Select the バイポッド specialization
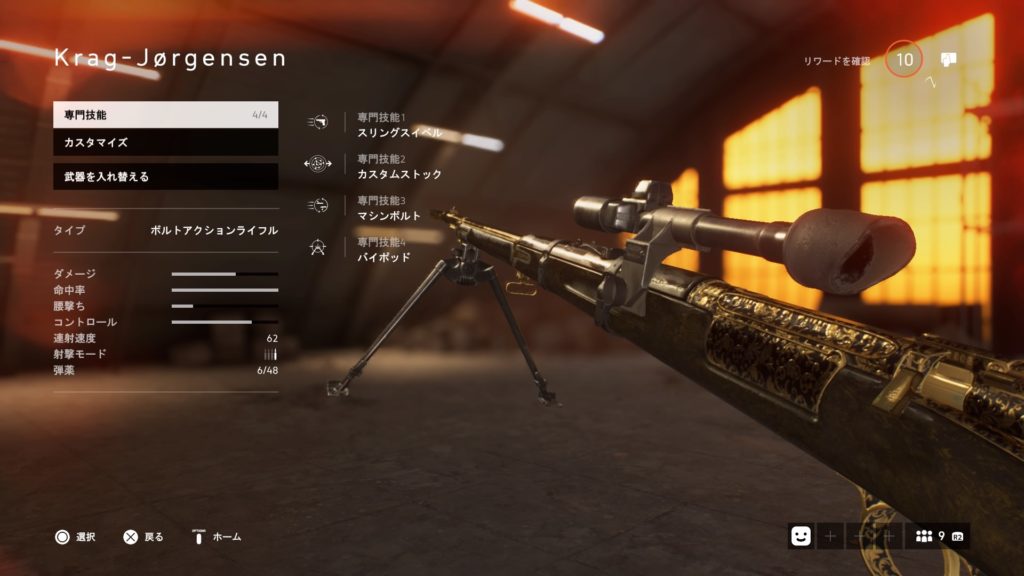Viewport: 1024px width, 576px height. tap(383, 250)
